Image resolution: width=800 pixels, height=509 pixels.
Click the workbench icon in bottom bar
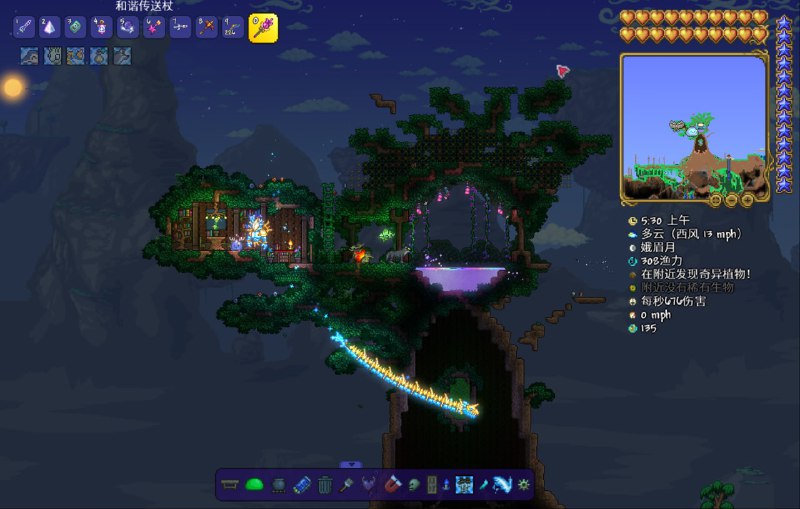tap(232, 485)
